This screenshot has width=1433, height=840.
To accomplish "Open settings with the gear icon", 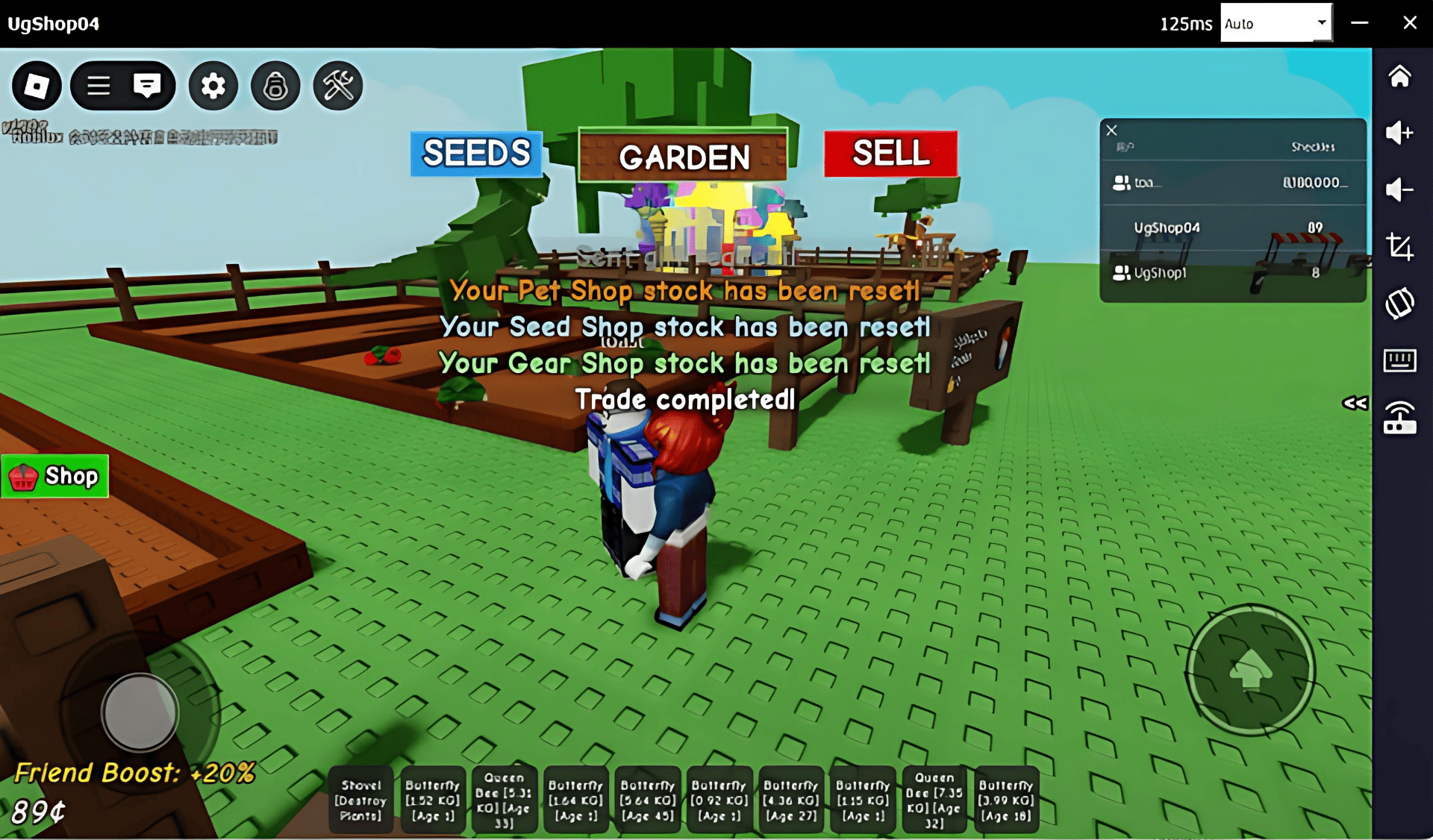I will pyautogui.click(x=213, y=86).
